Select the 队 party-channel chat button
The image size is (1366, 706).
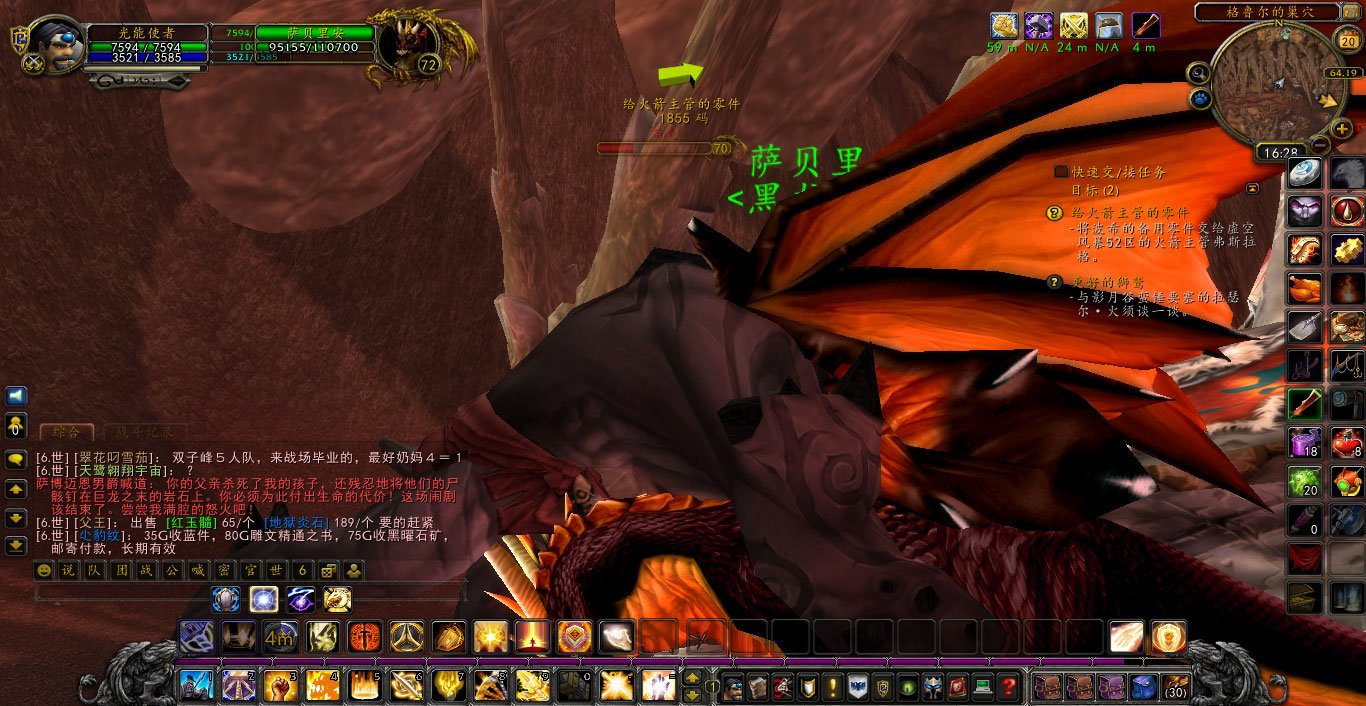pyautogui.click(x=93, y=570)
